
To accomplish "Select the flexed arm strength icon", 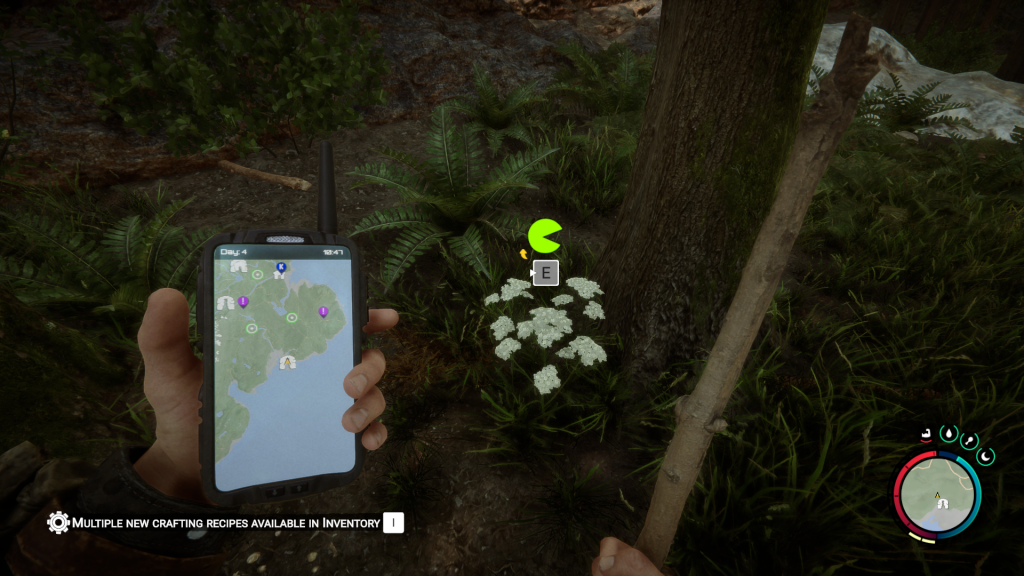I will tap(927, 436).
